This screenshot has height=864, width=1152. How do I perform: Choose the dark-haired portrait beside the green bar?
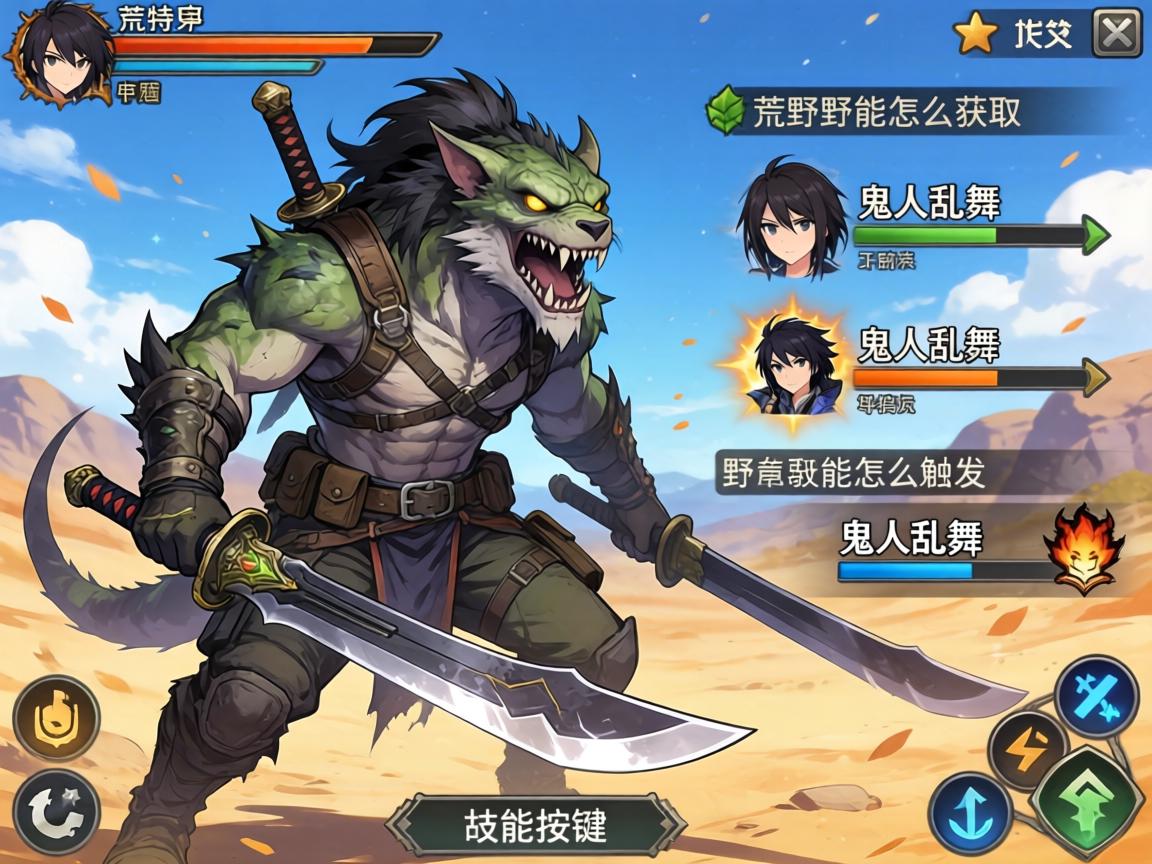point(791,220)
